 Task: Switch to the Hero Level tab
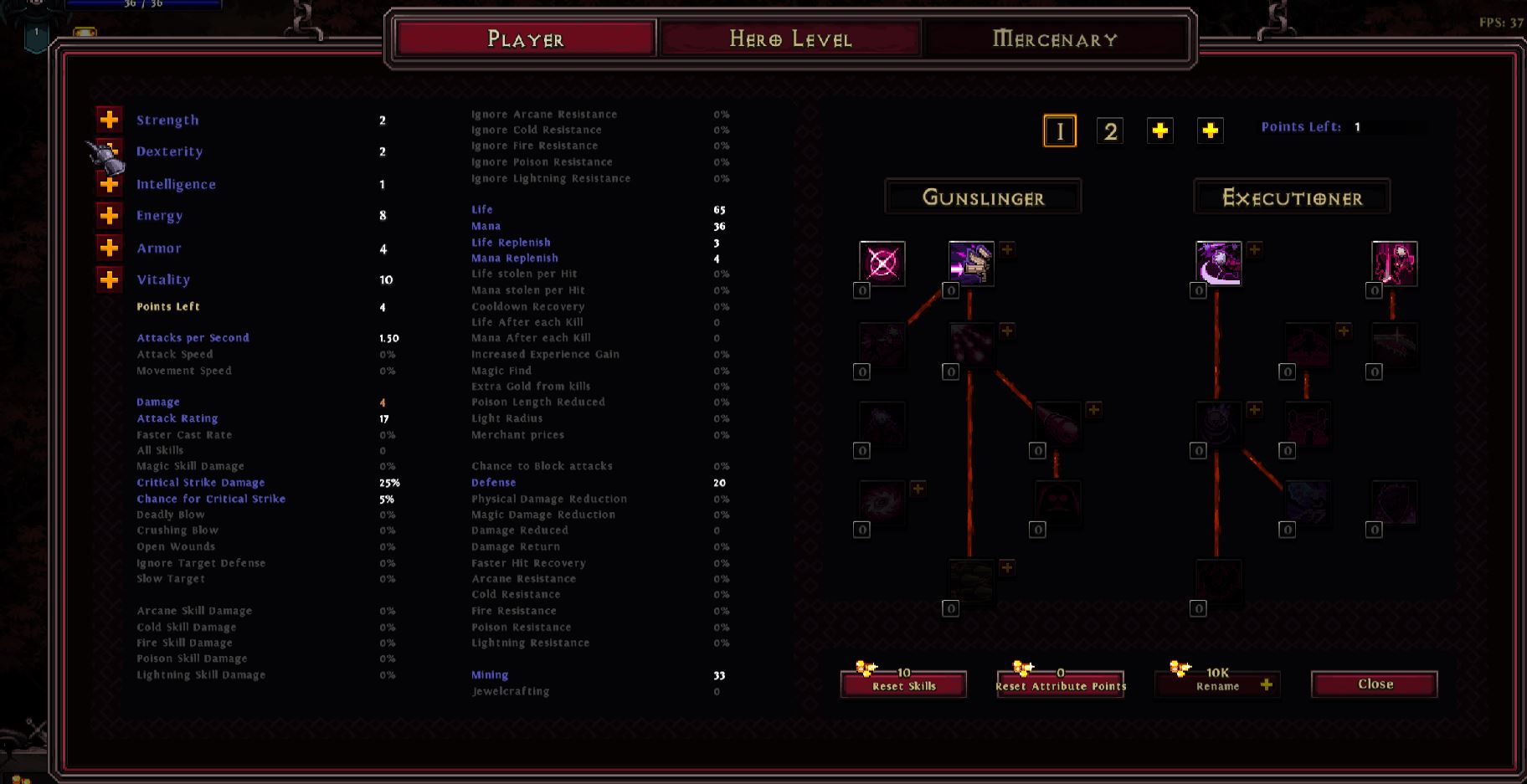tap(791, 38)
